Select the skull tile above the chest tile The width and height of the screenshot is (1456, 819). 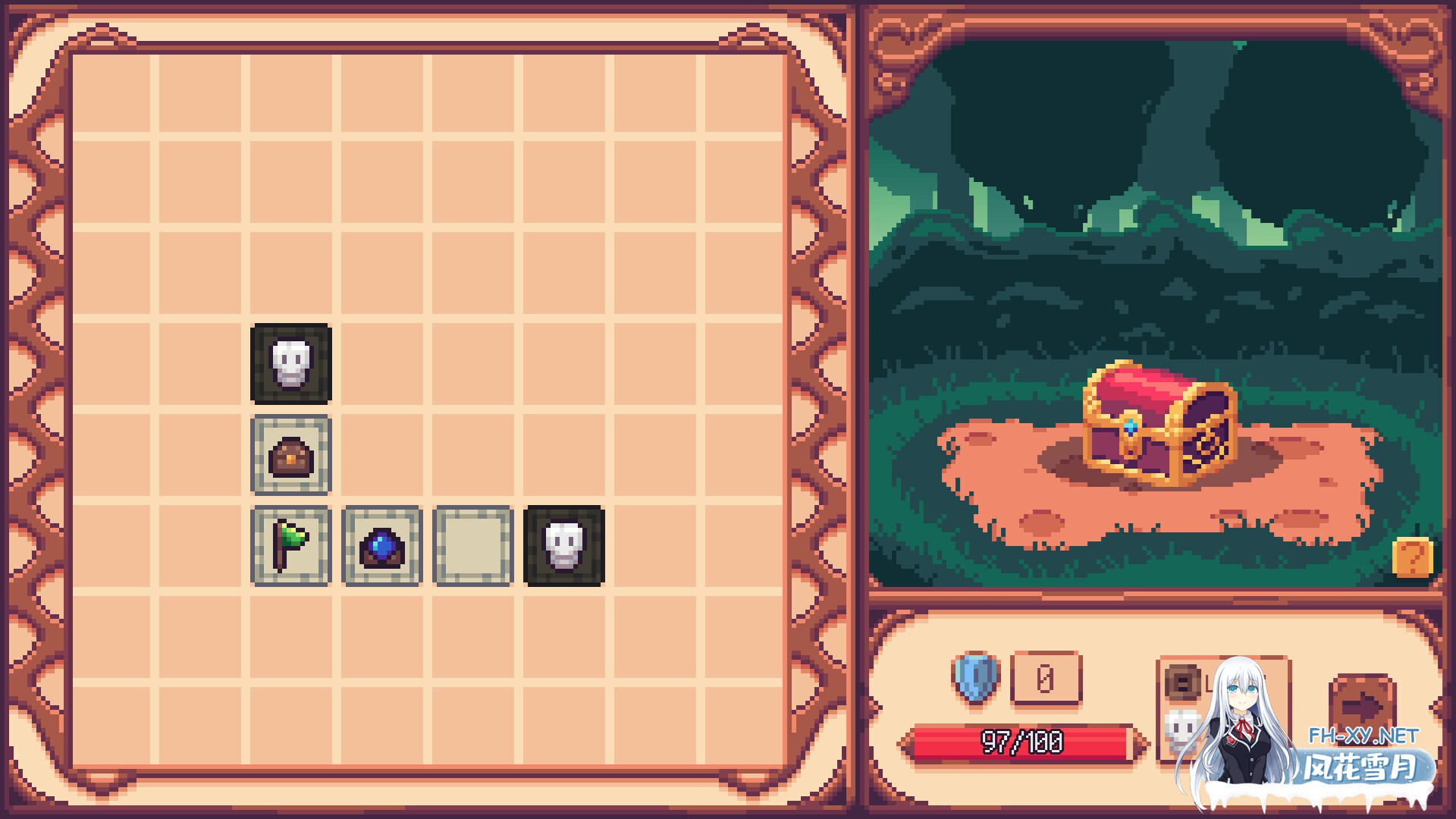coord(291,364)
